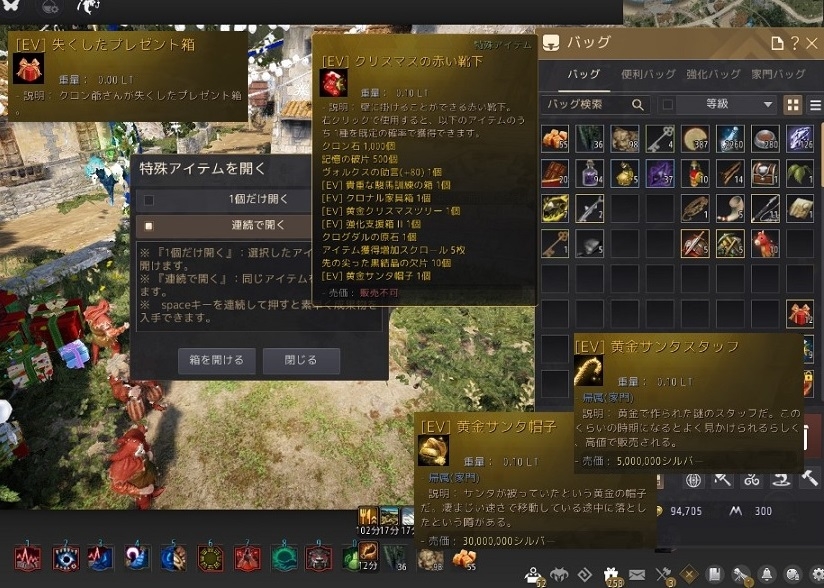Switch to the 強化バッグ tab

point(712,75)
